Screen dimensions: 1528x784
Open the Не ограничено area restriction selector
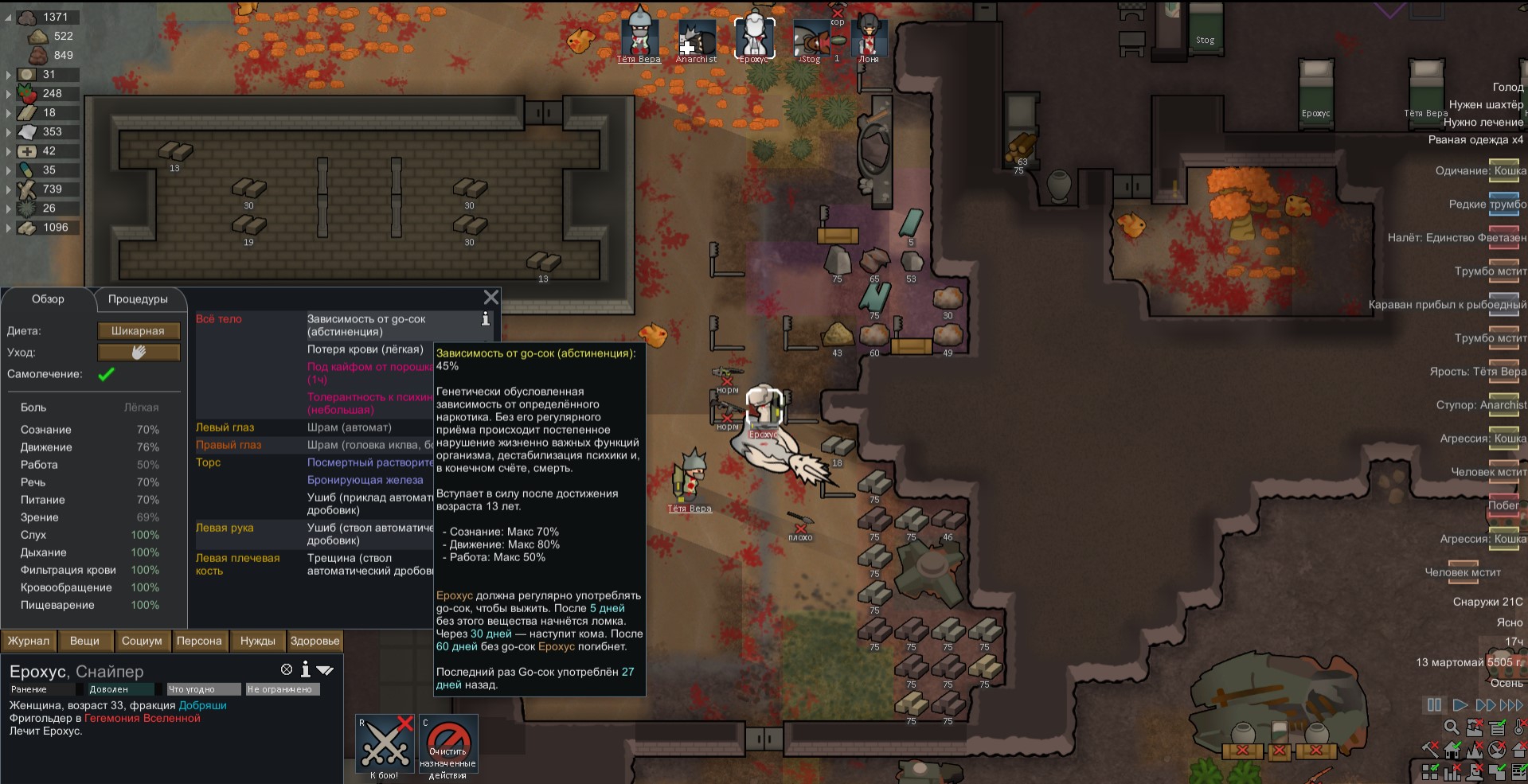[283, 689]
